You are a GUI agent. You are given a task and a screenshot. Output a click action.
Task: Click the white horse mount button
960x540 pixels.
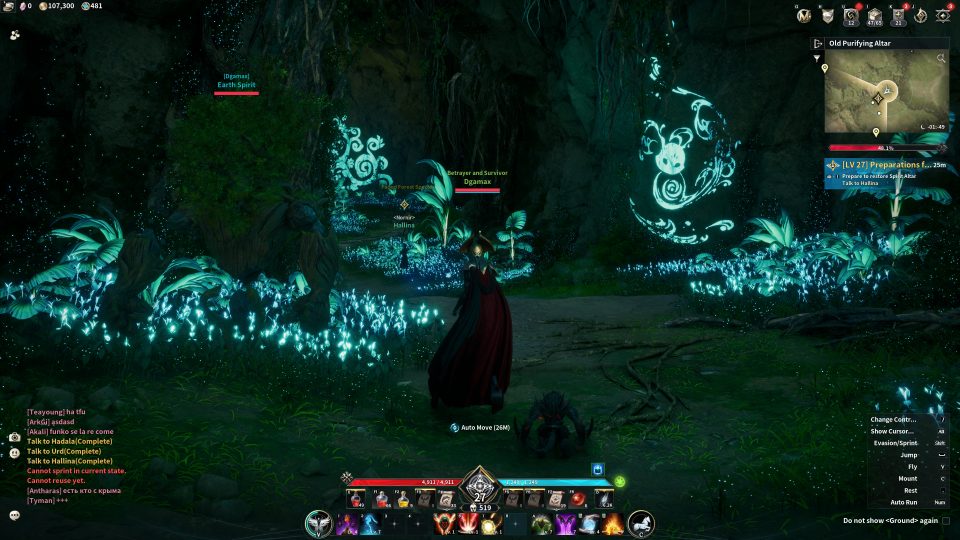[641, 523]
